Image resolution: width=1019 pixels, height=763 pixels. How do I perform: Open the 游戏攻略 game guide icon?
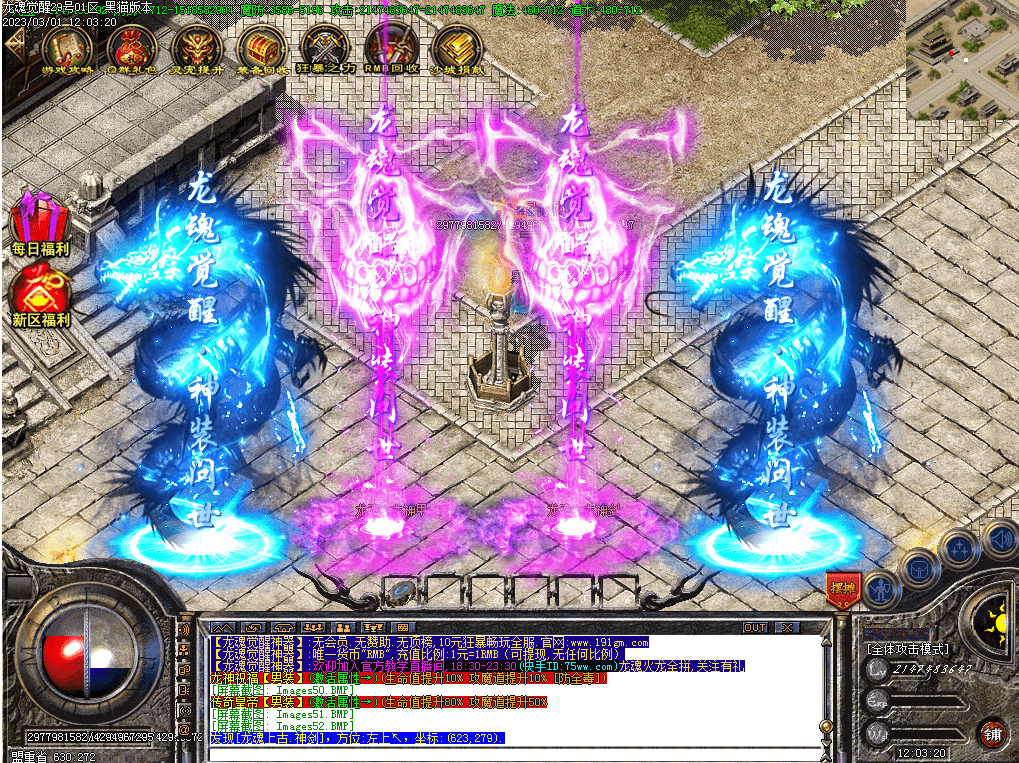pyautogui.click(x=66, y=47)
